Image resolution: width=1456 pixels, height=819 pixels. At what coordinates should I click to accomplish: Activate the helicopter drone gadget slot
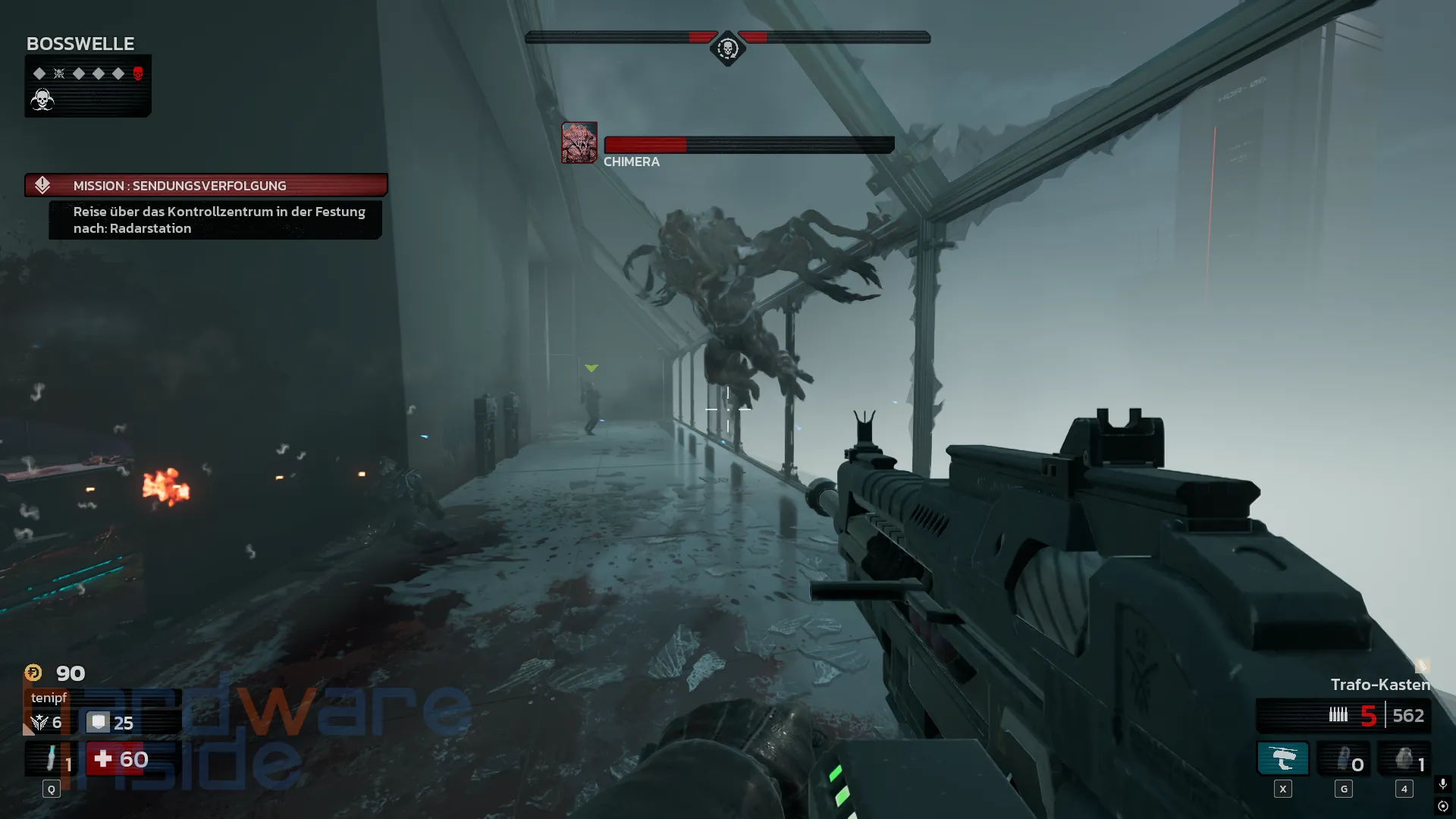(1283, 759)
